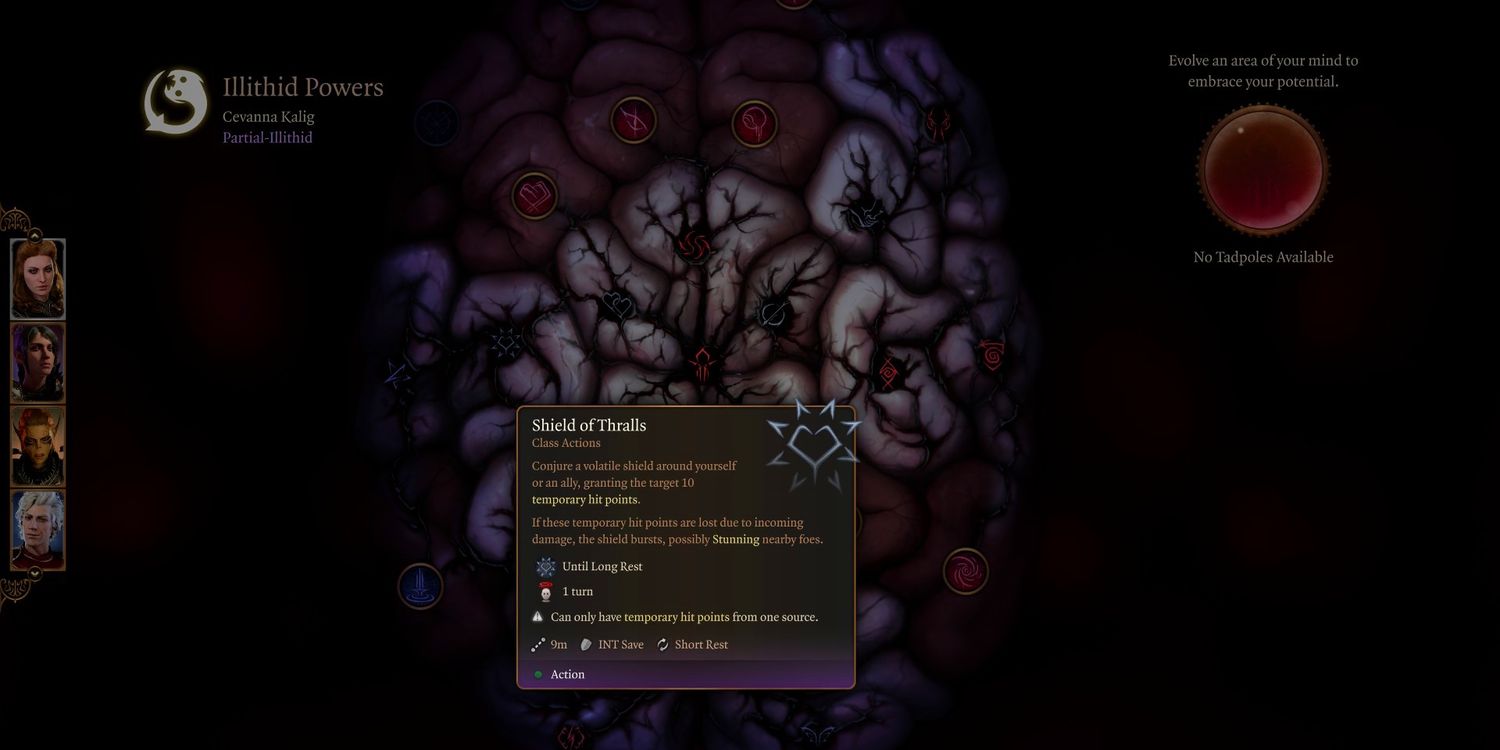Pick the red-ringed head-profile power node
Screen dimensions: 1500x750
(x=754, y=125)
